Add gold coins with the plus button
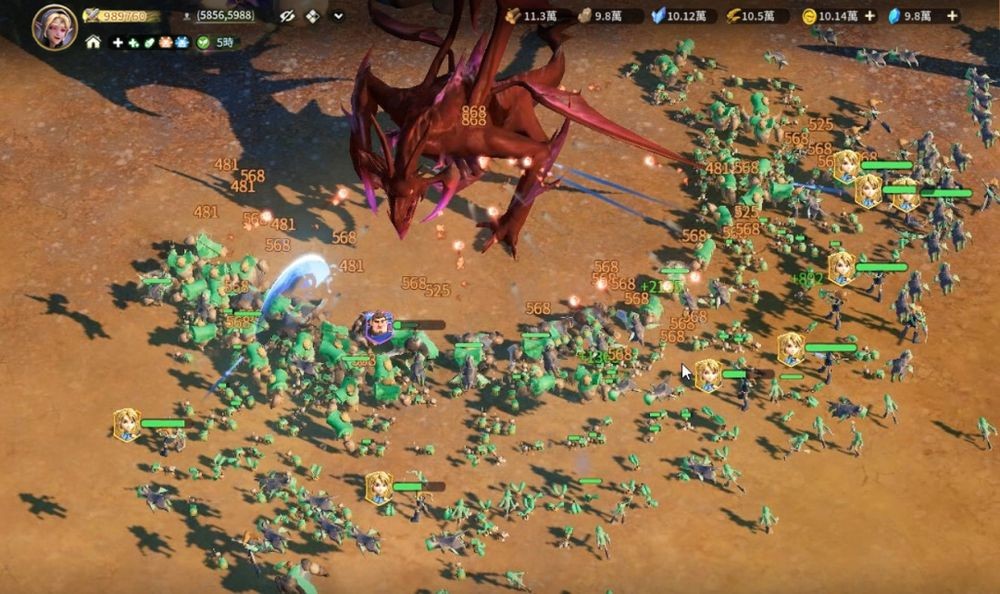The image size is (1000, 594). 869,16
